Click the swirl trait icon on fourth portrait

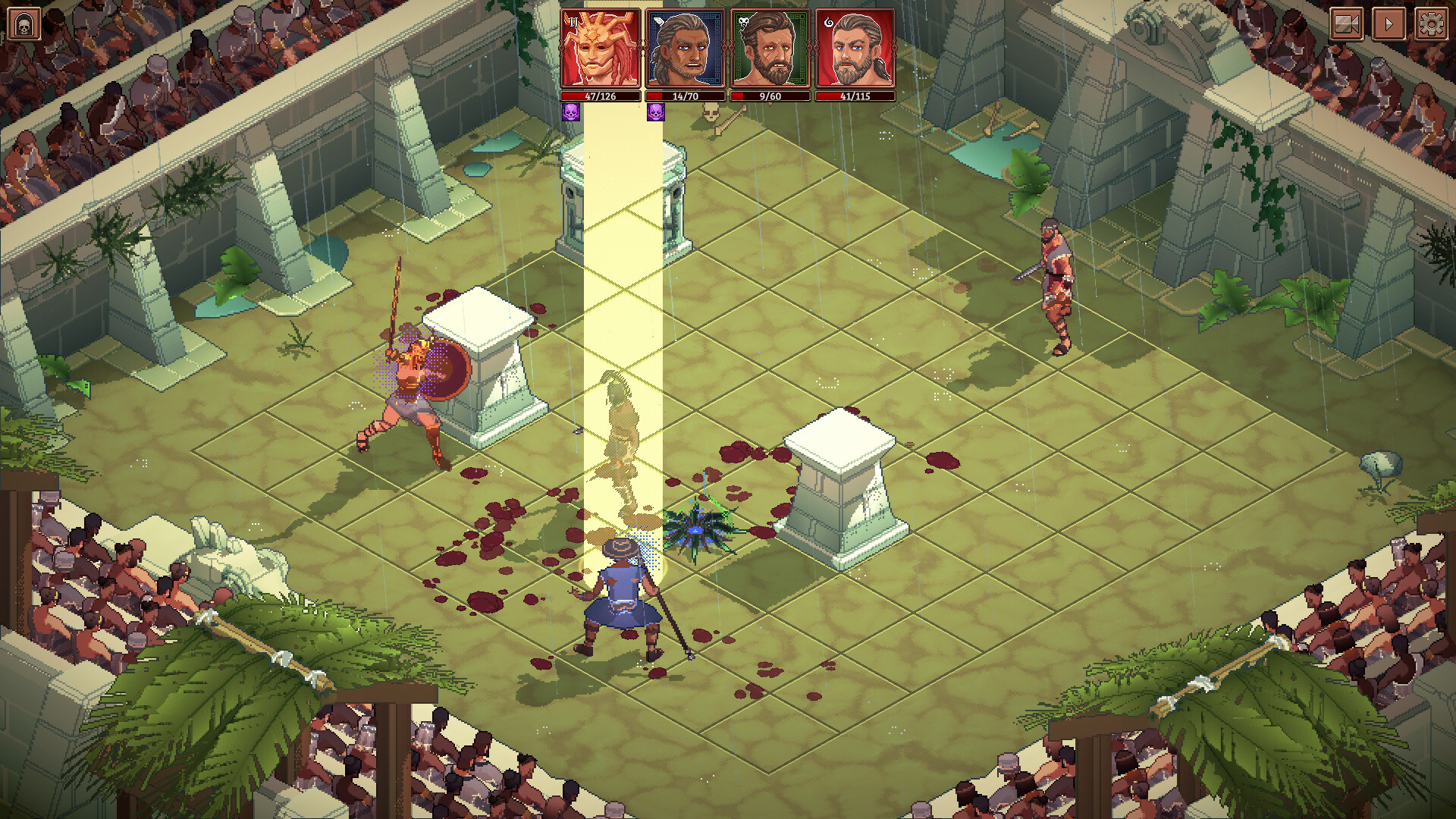coord(830,24)
